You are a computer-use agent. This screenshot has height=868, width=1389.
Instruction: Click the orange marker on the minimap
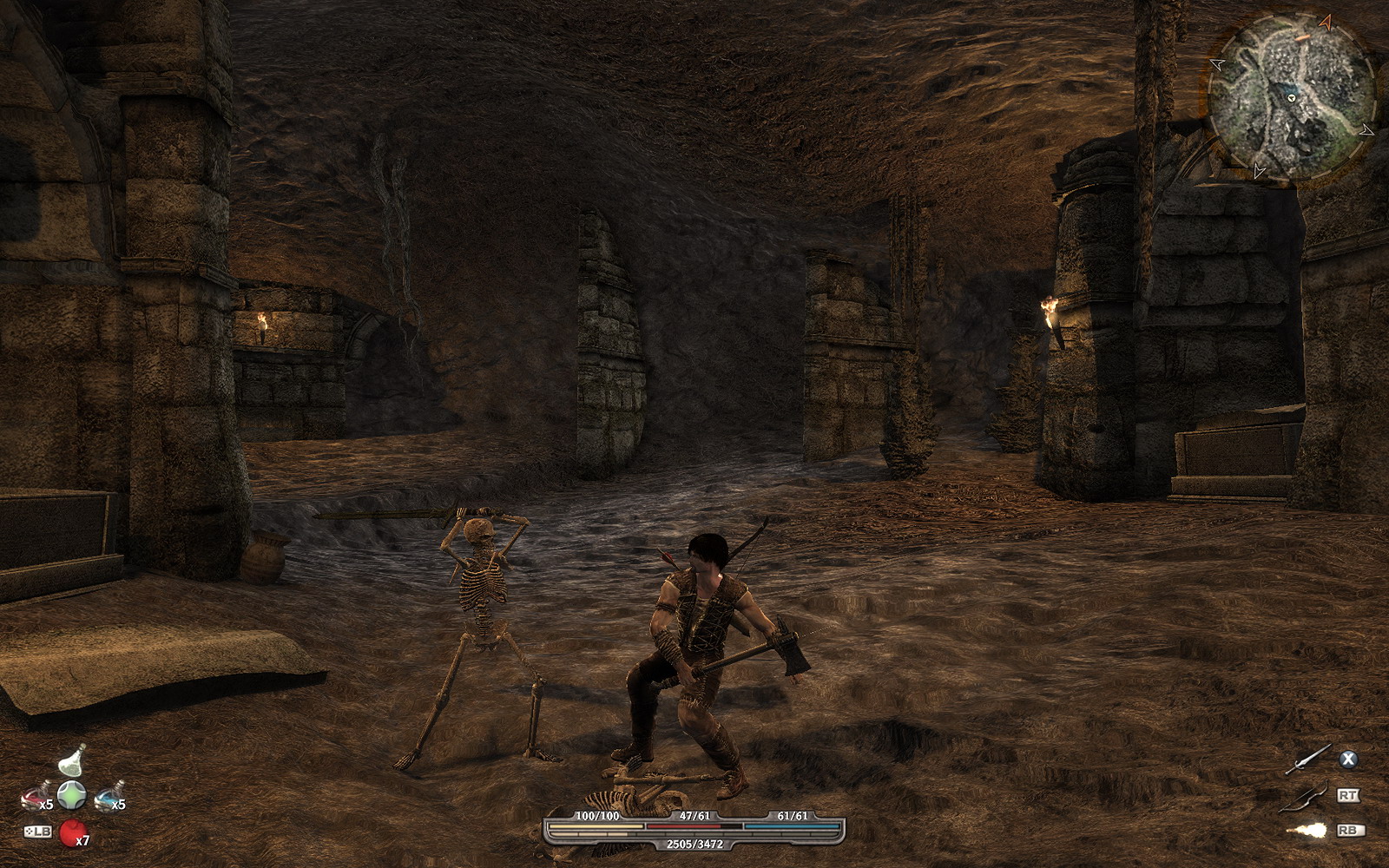(x=1301, y=39)
